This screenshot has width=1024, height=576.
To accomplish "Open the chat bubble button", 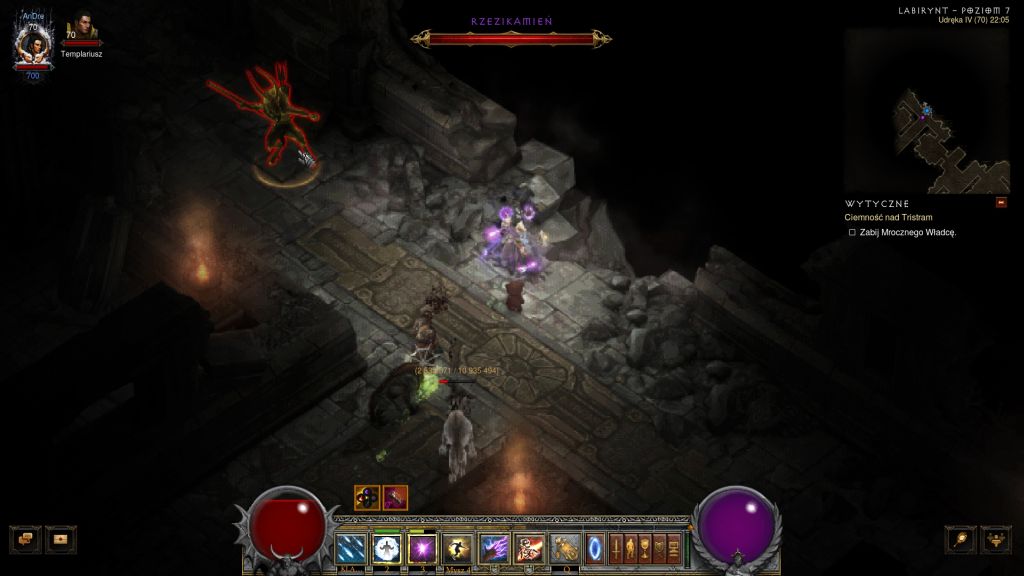I will 26,539.
